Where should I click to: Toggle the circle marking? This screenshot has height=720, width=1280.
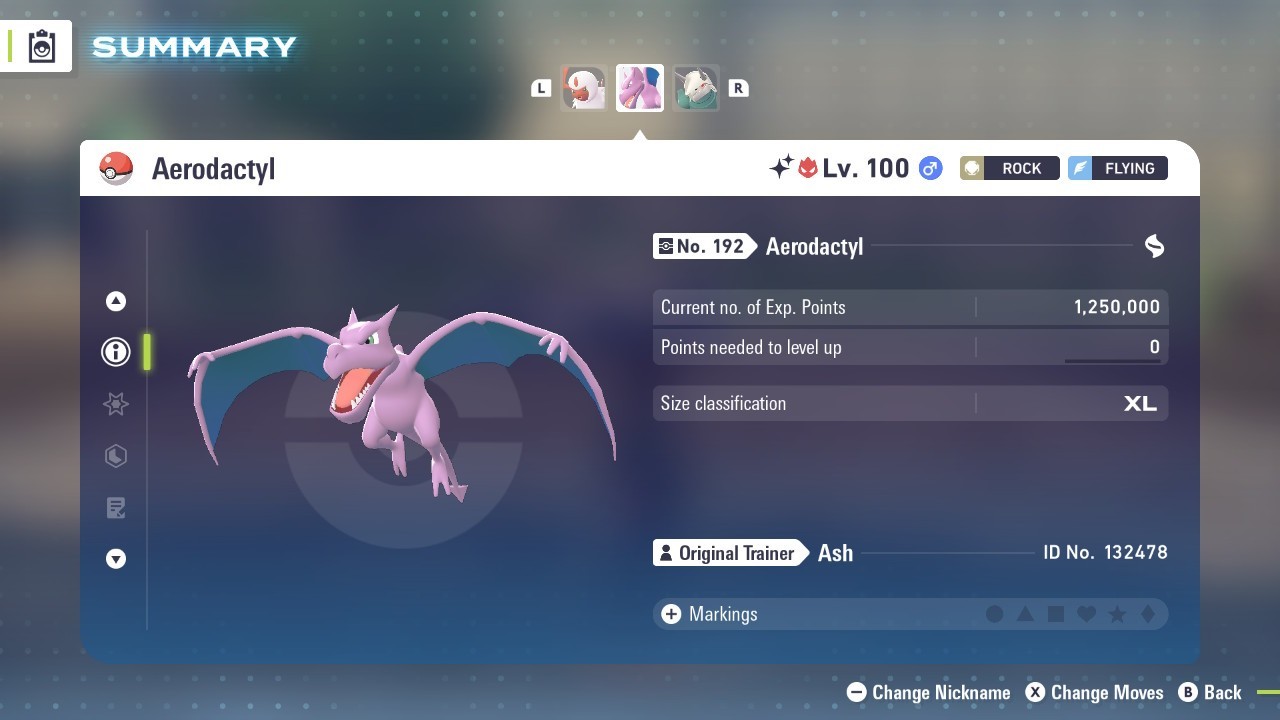pos(994,614)
